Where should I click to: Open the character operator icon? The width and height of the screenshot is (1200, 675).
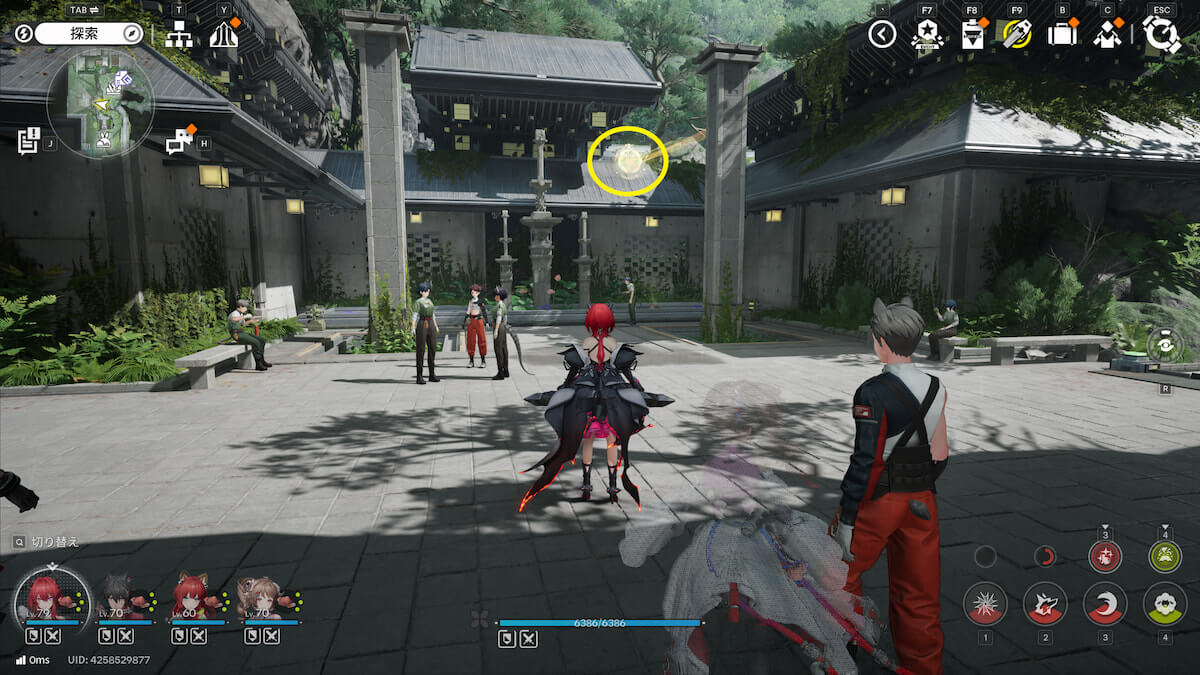pos(1107,35)
